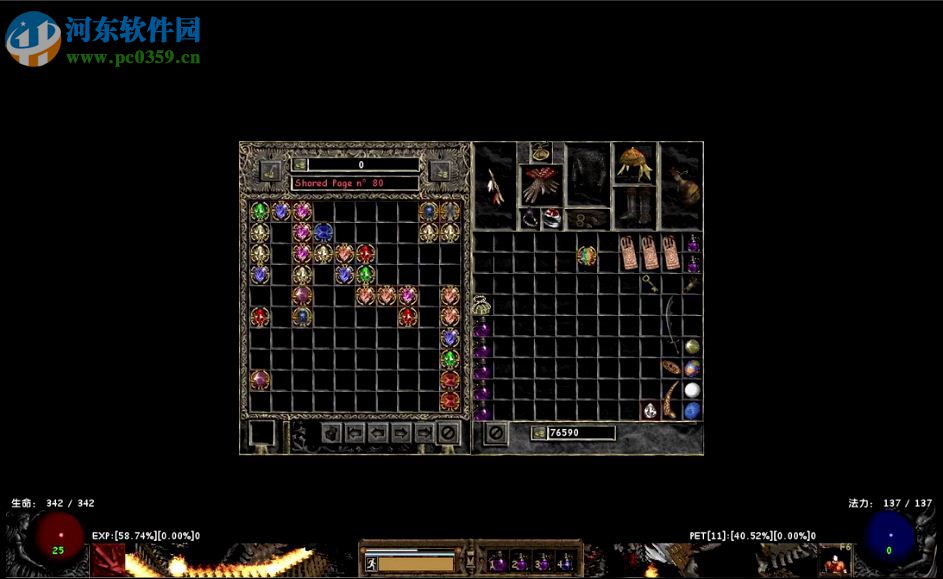Select the equipped claw gloves
Image resolution: width=943 pixels, height=579 pixels.
(541, 186)
